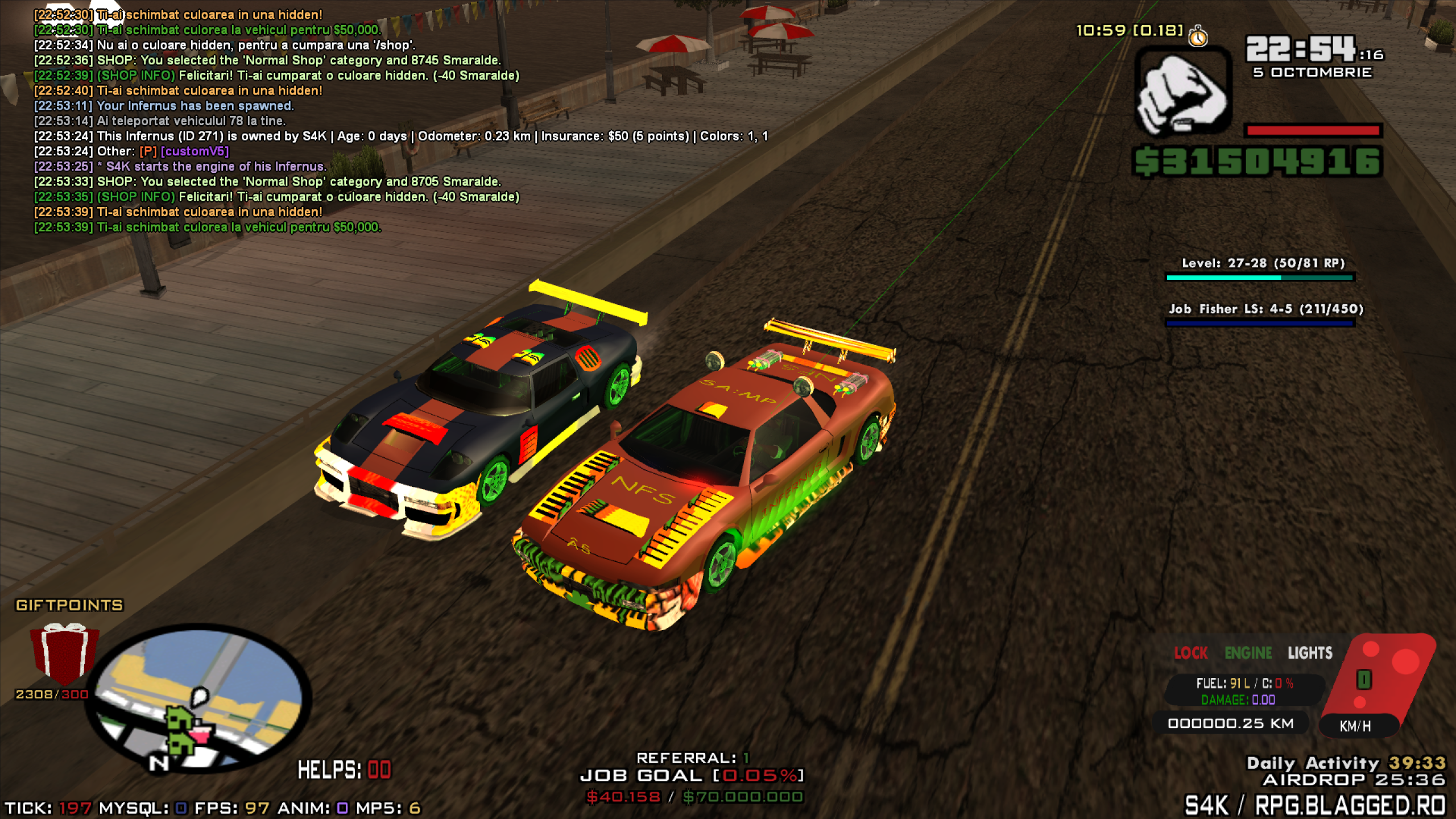Click the North 'N' marker on the radar
The height and width of the screenshot is (819, 1456).
click(x=159, y=763)
